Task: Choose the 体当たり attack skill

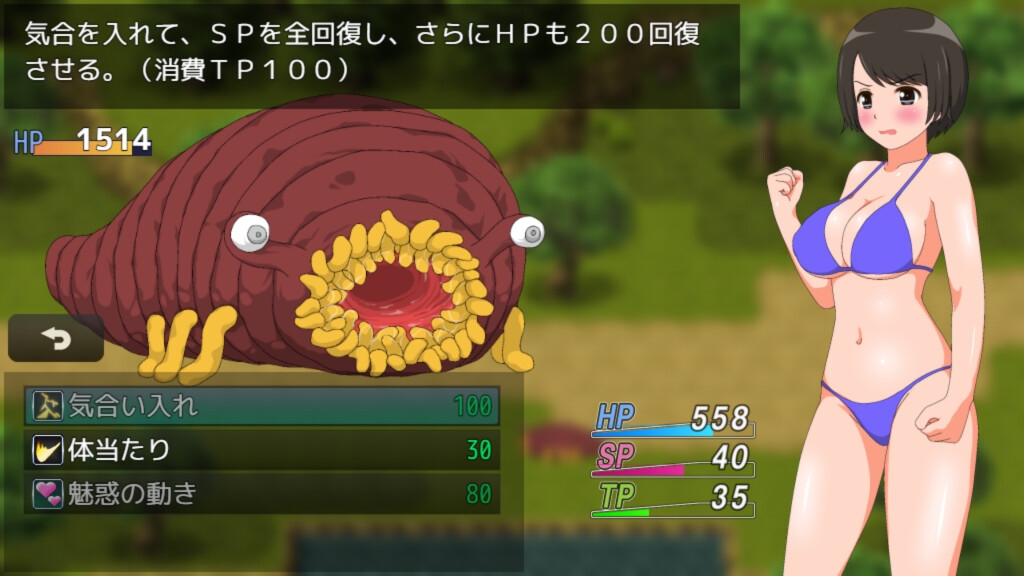Action: [261, 450]
